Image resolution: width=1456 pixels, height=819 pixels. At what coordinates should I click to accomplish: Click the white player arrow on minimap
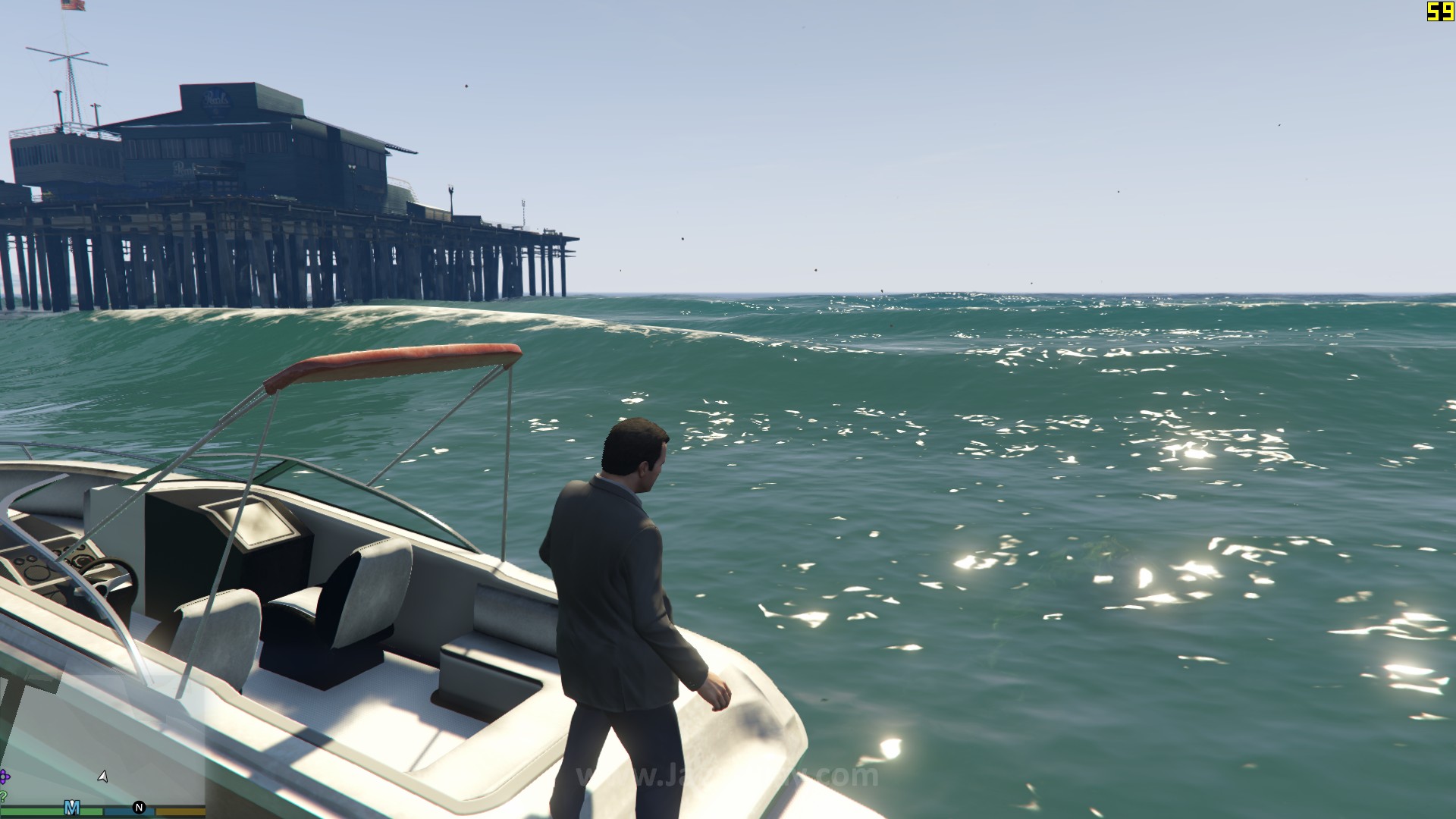pos(103,777)
